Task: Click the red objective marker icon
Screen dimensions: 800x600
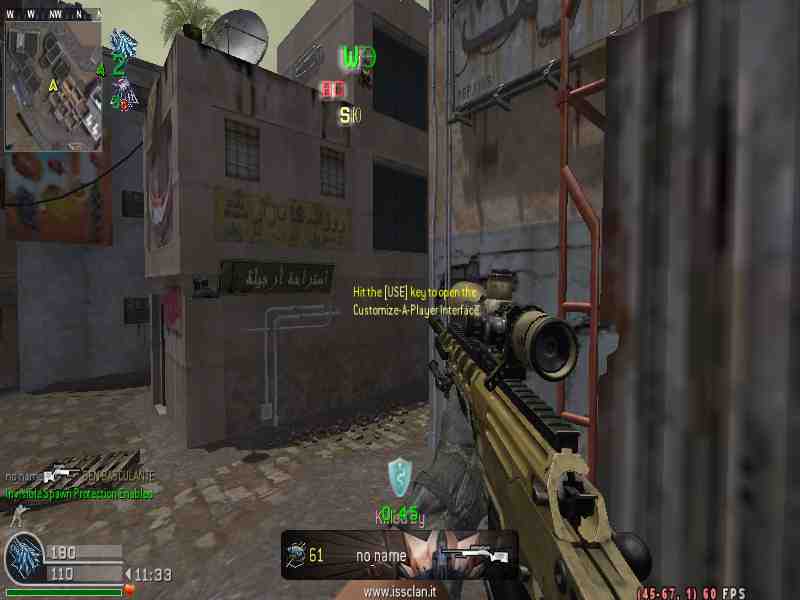Action: pos(333,90)
